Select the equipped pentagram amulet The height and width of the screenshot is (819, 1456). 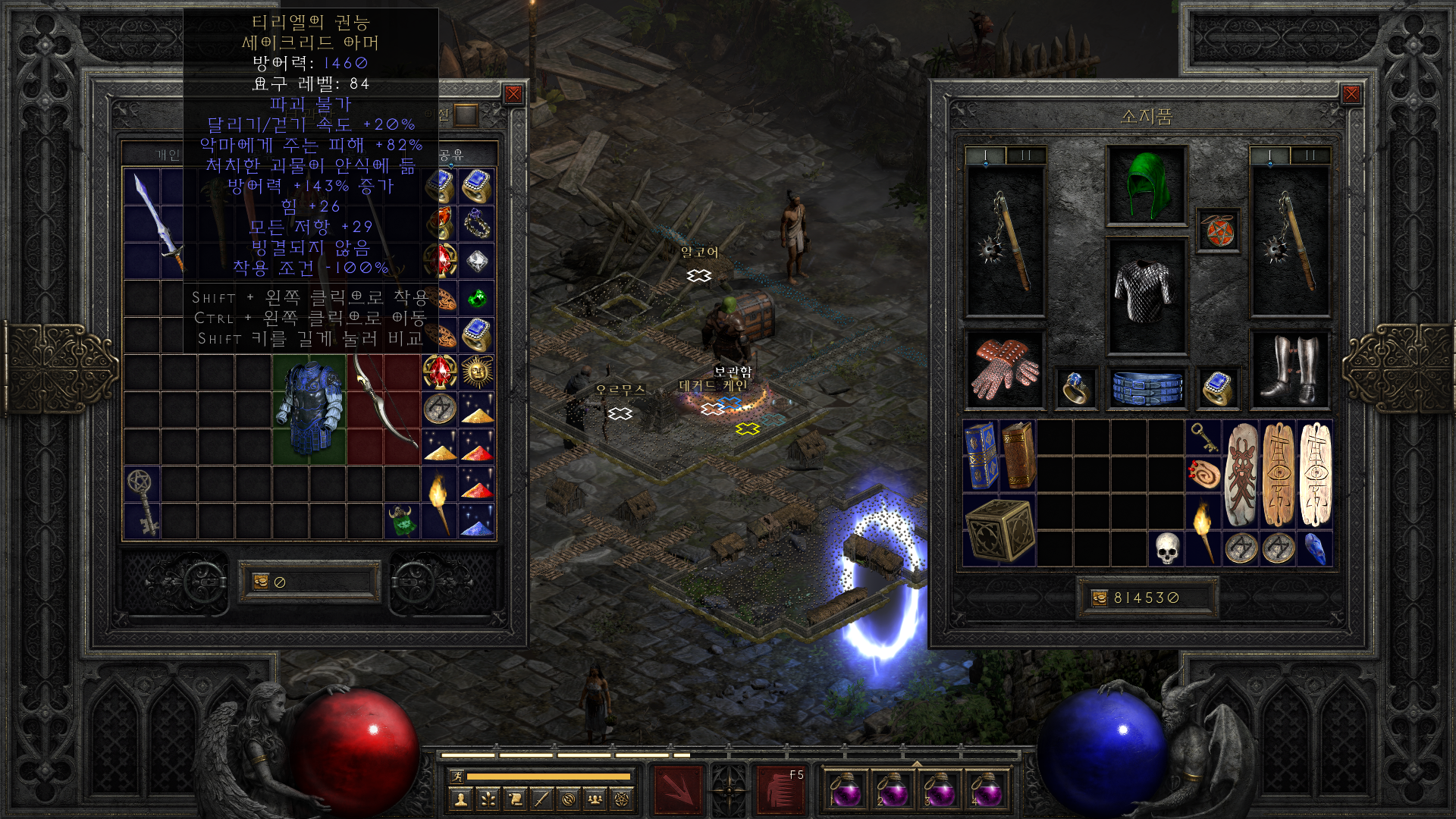click(x=1218, y=231)
